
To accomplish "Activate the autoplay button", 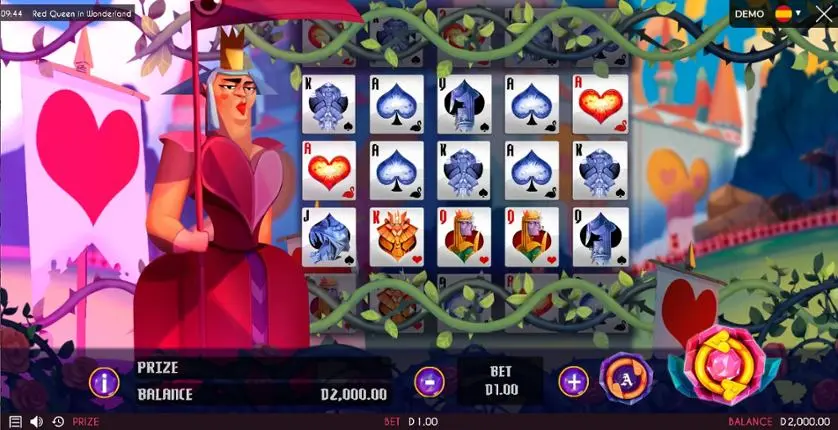I will click(626, 379).
